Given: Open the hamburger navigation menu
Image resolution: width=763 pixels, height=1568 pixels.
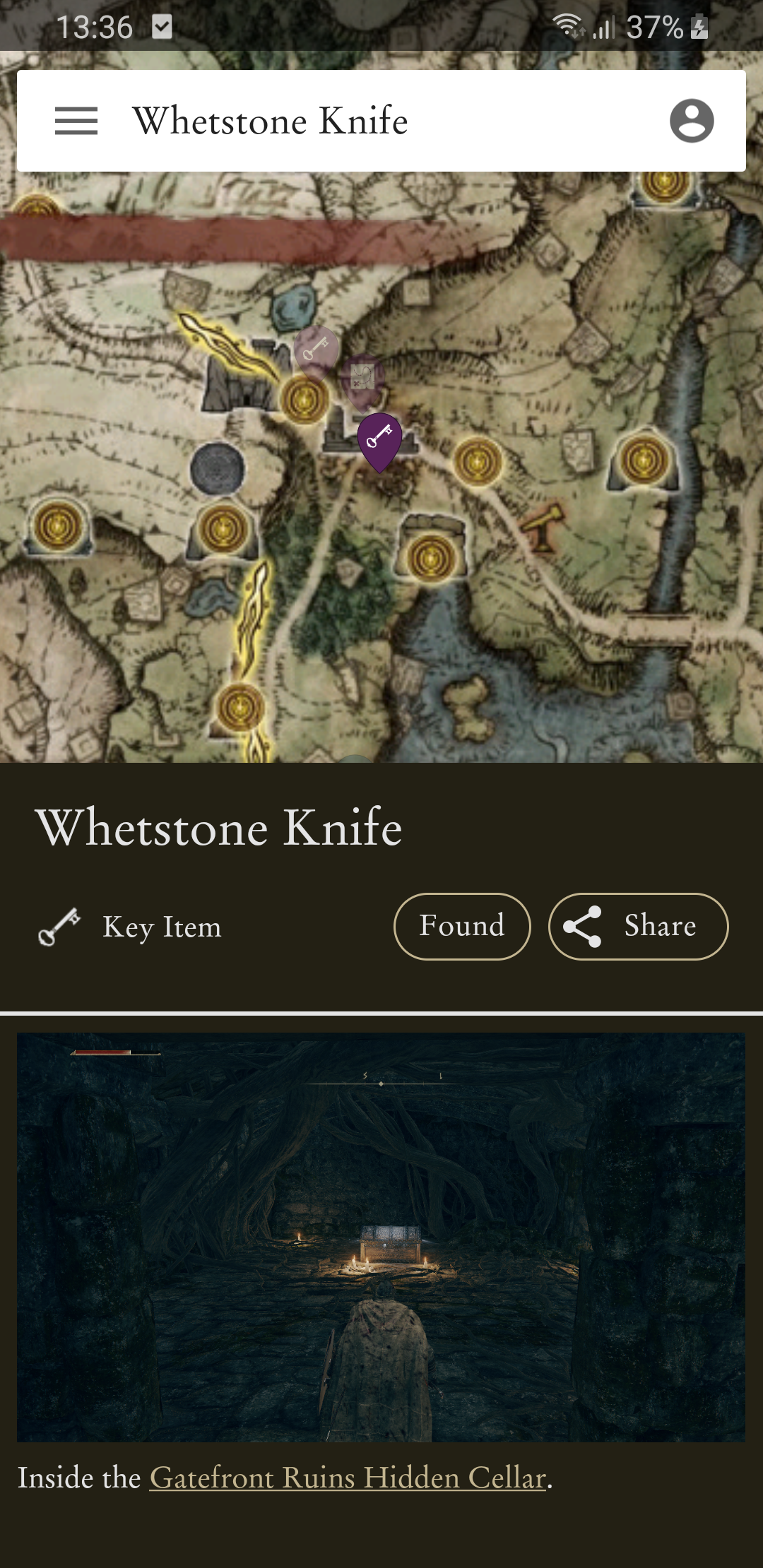Looking at the screenshot, I should tap(76, 121).
